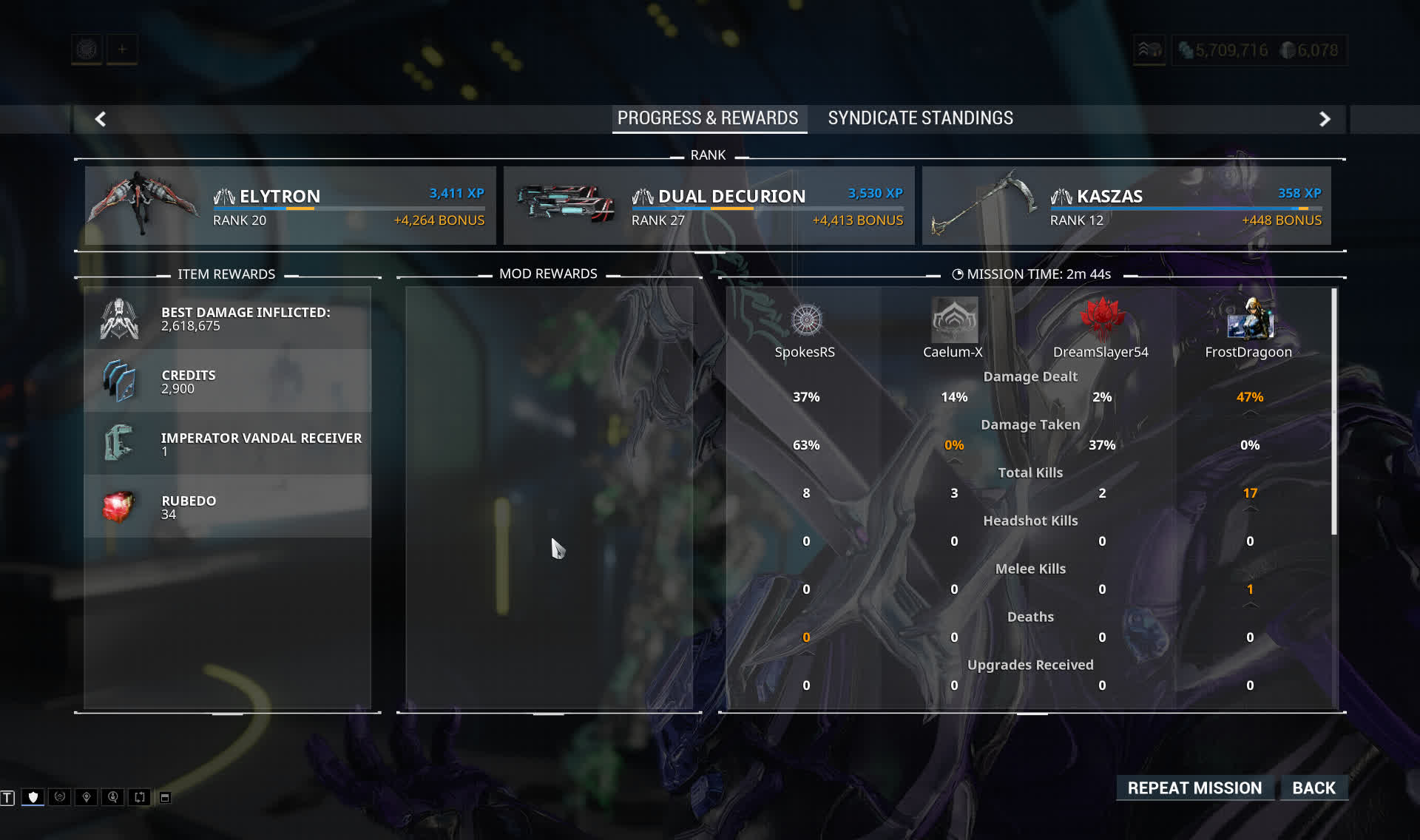Select the Best Damage Inflicted row
The image size is (1420, 840).
(x=228, y=319)
